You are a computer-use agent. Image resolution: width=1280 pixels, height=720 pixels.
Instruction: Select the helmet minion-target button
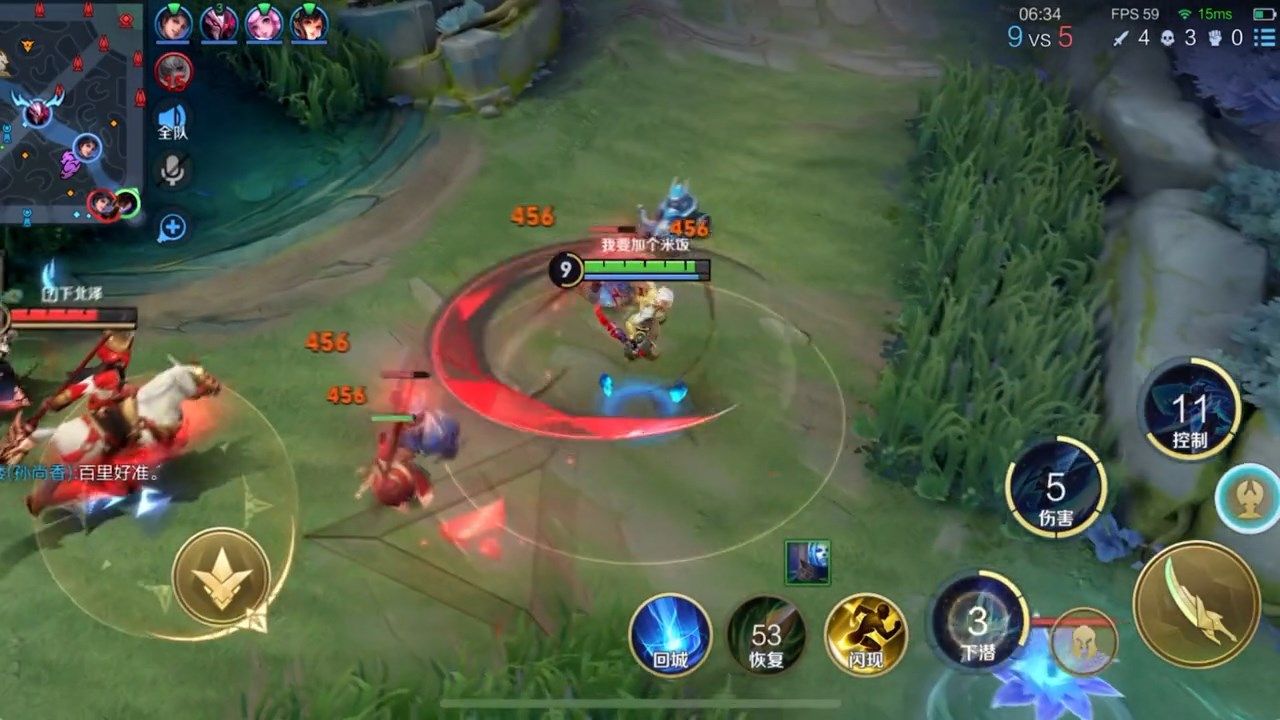1083,641
